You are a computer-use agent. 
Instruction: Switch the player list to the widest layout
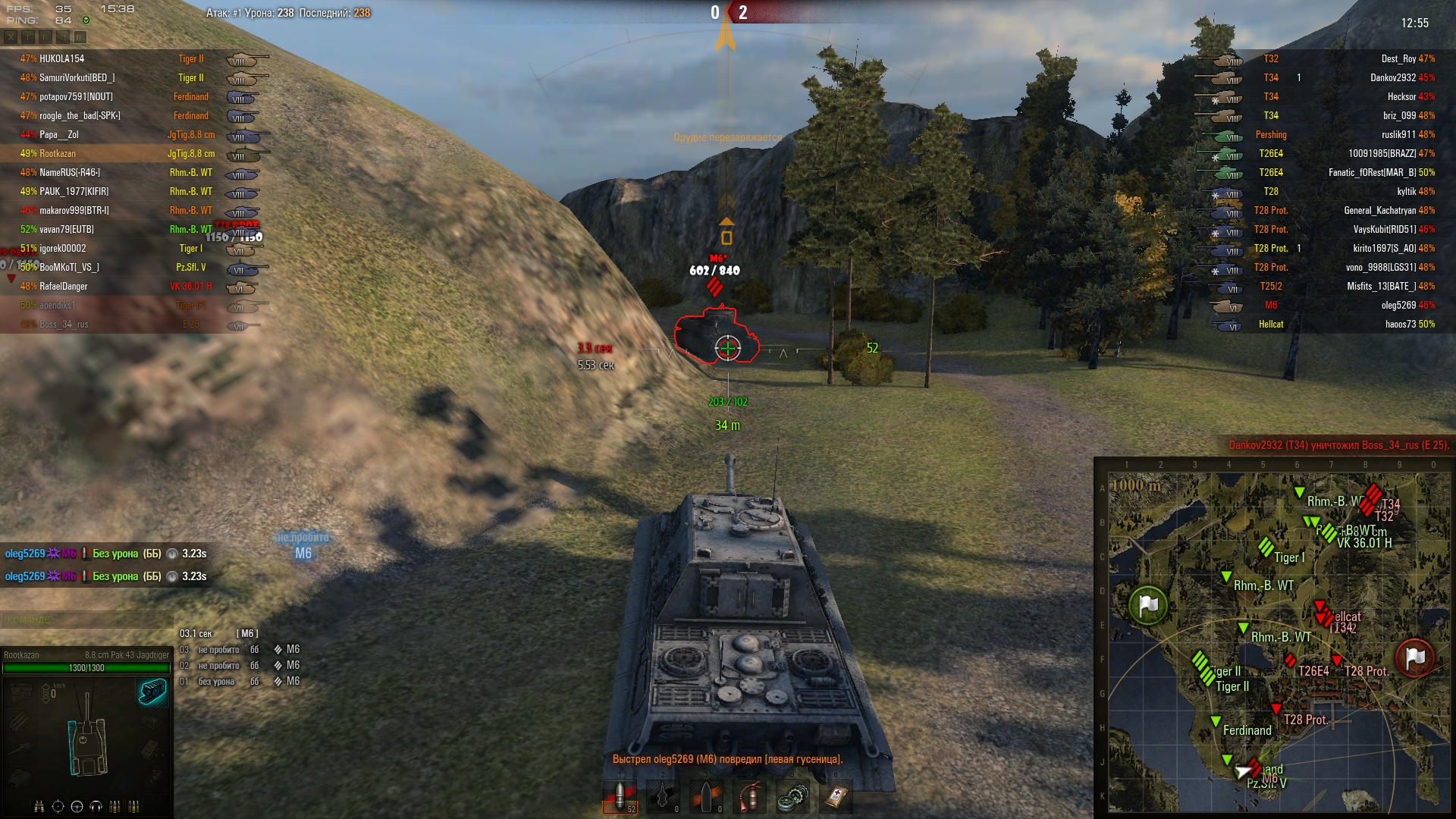pyautogui.click(x=80, y=36)
